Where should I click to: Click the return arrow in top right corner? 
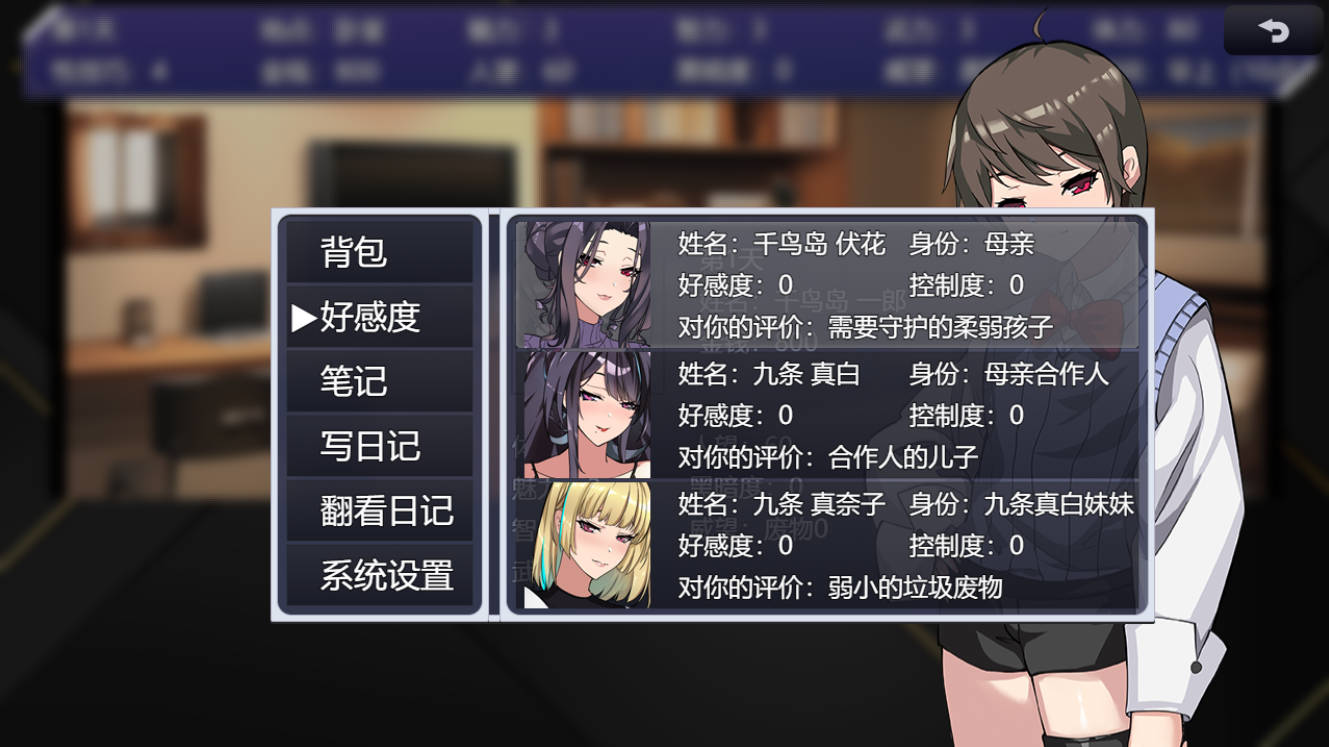(x=1272, y=31)
